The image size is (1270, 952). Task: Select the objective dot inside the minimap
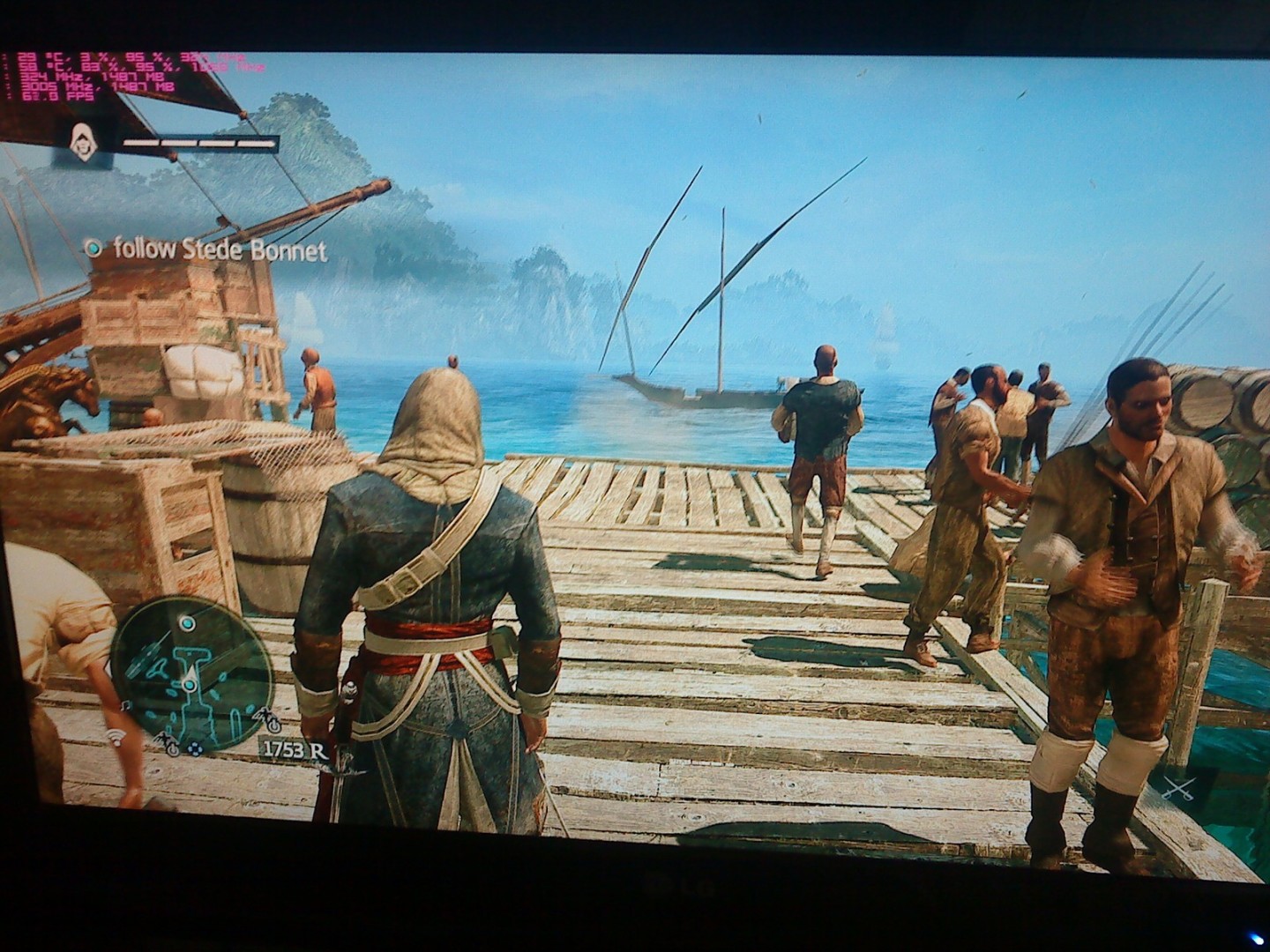pos(189,684)
